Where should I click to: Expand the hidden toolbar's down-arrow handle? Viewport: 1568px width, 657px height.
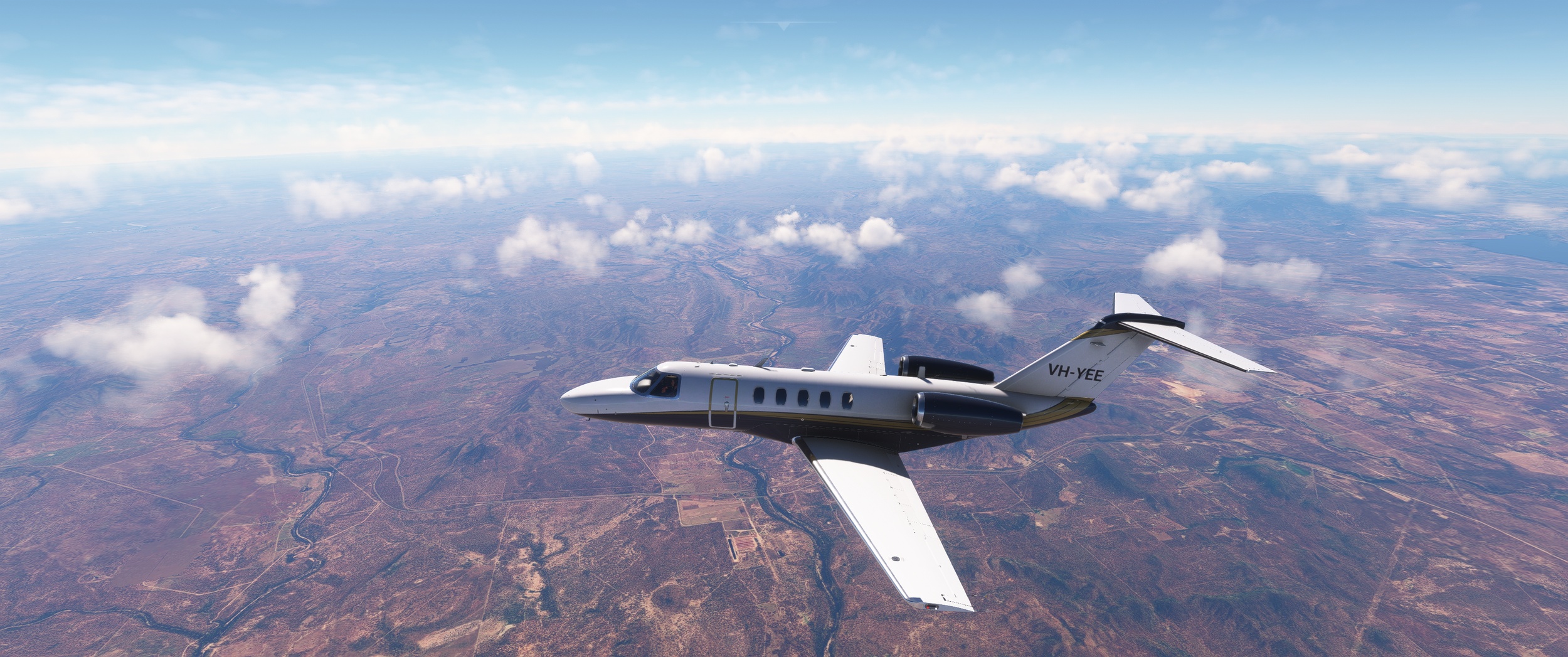click(x=783, y=26)
